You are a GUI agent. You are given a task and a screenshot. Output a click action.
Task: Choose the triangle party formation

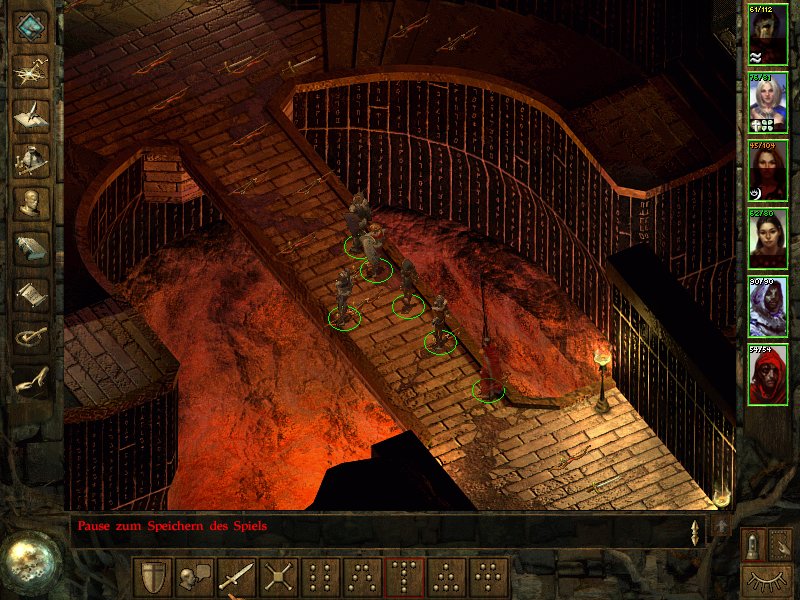[x=446, y=577]
